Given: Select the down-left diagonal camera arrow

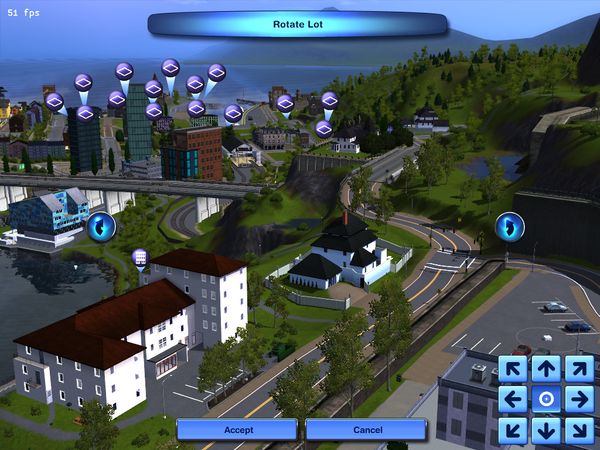Looking at the screenshot, I should point(514,430).
